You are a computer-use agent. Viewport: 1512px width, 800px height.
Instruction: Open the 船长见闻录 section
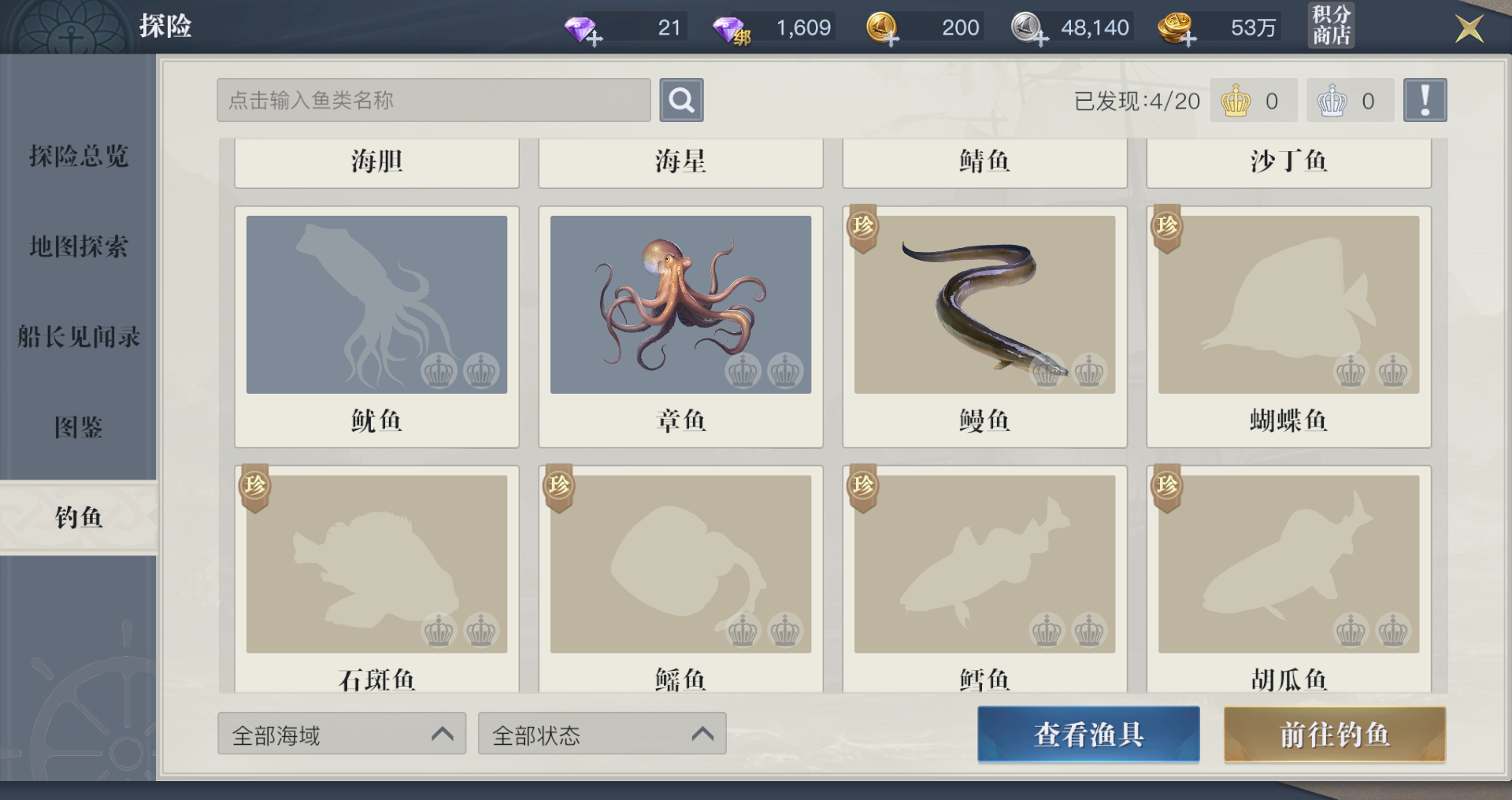[77, 336]
